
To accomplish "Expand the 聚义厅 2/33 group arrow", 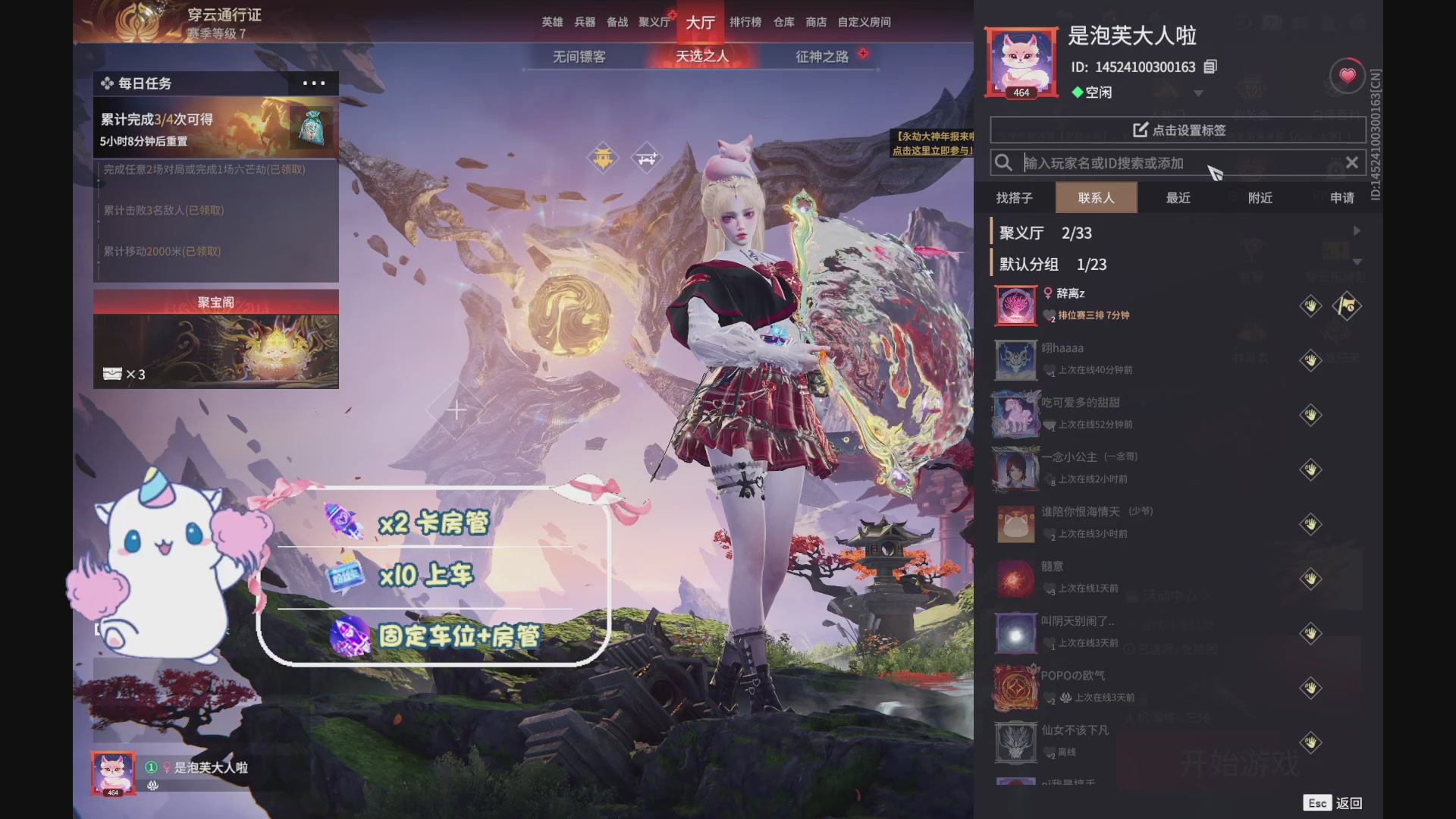I will tap(1357, 231).
